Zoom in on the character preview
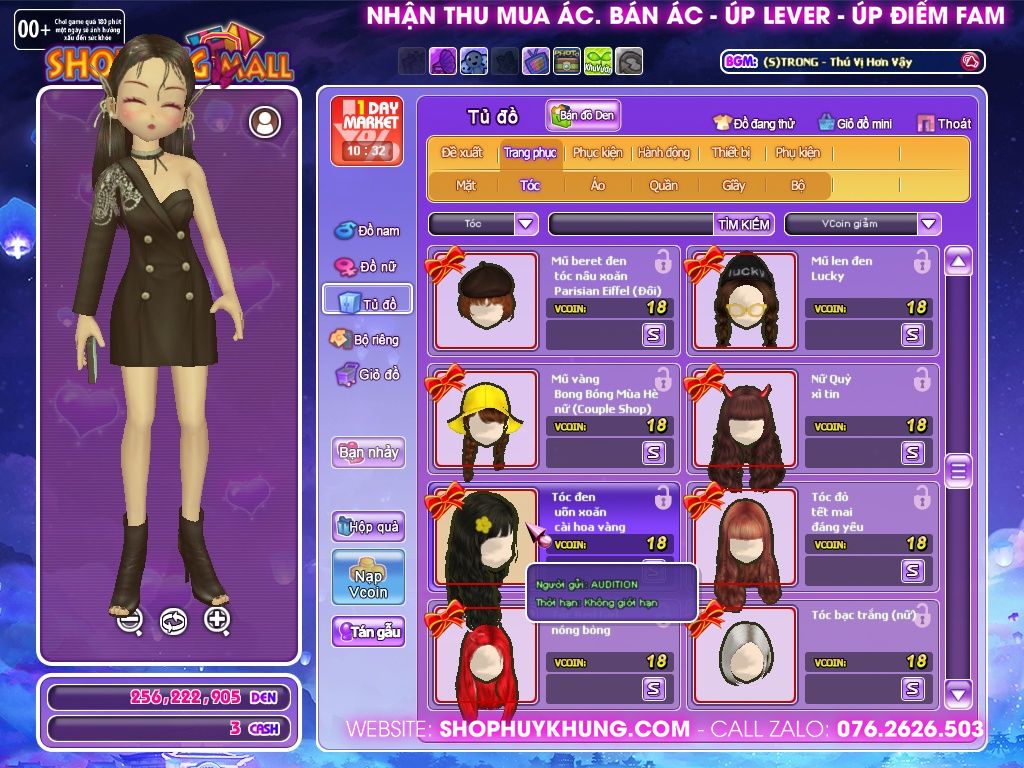 217,621
